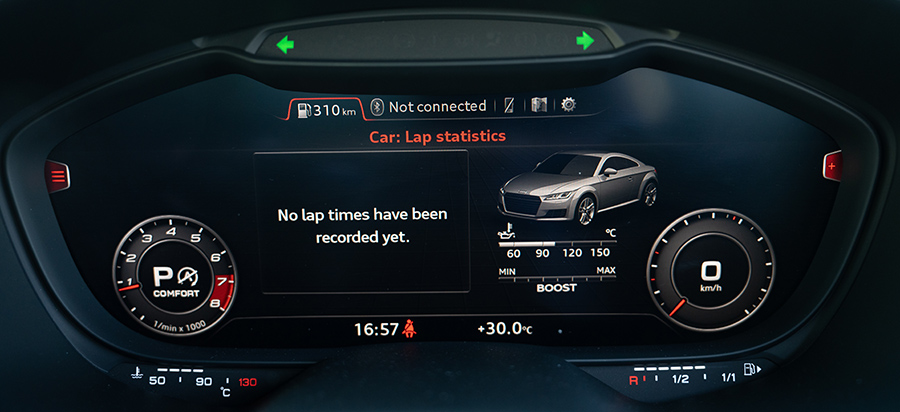Open the Bluetooth Not connected tab
This screenshot has height=412, width=900.
pyautogui.click(x=428, y=106)
